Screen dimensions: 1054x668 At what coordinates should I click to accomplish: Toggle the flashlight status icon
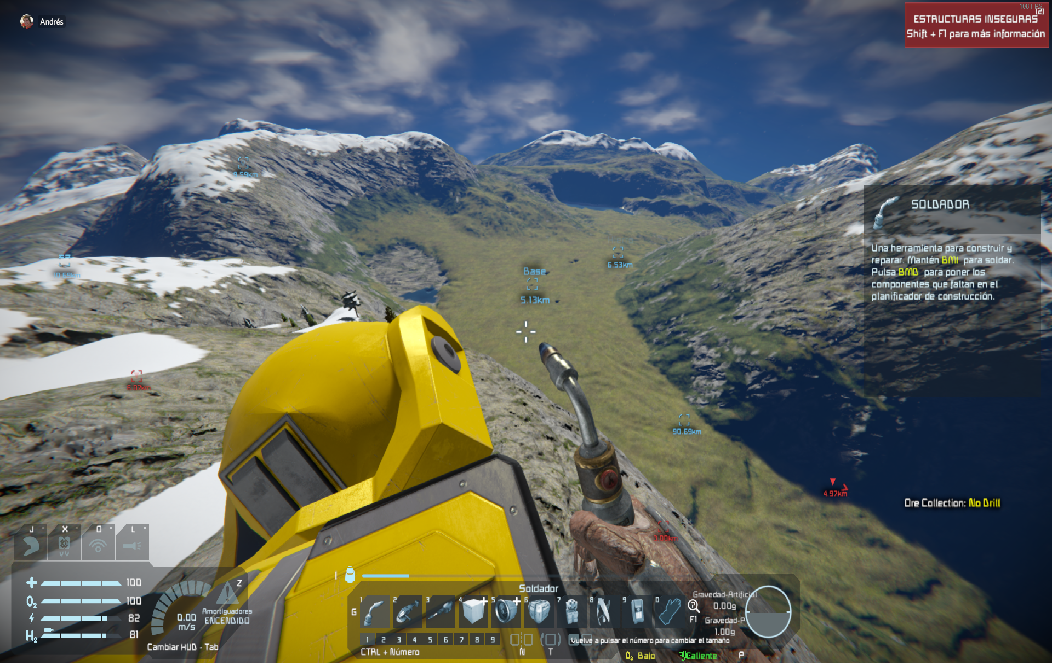[131, 544]
